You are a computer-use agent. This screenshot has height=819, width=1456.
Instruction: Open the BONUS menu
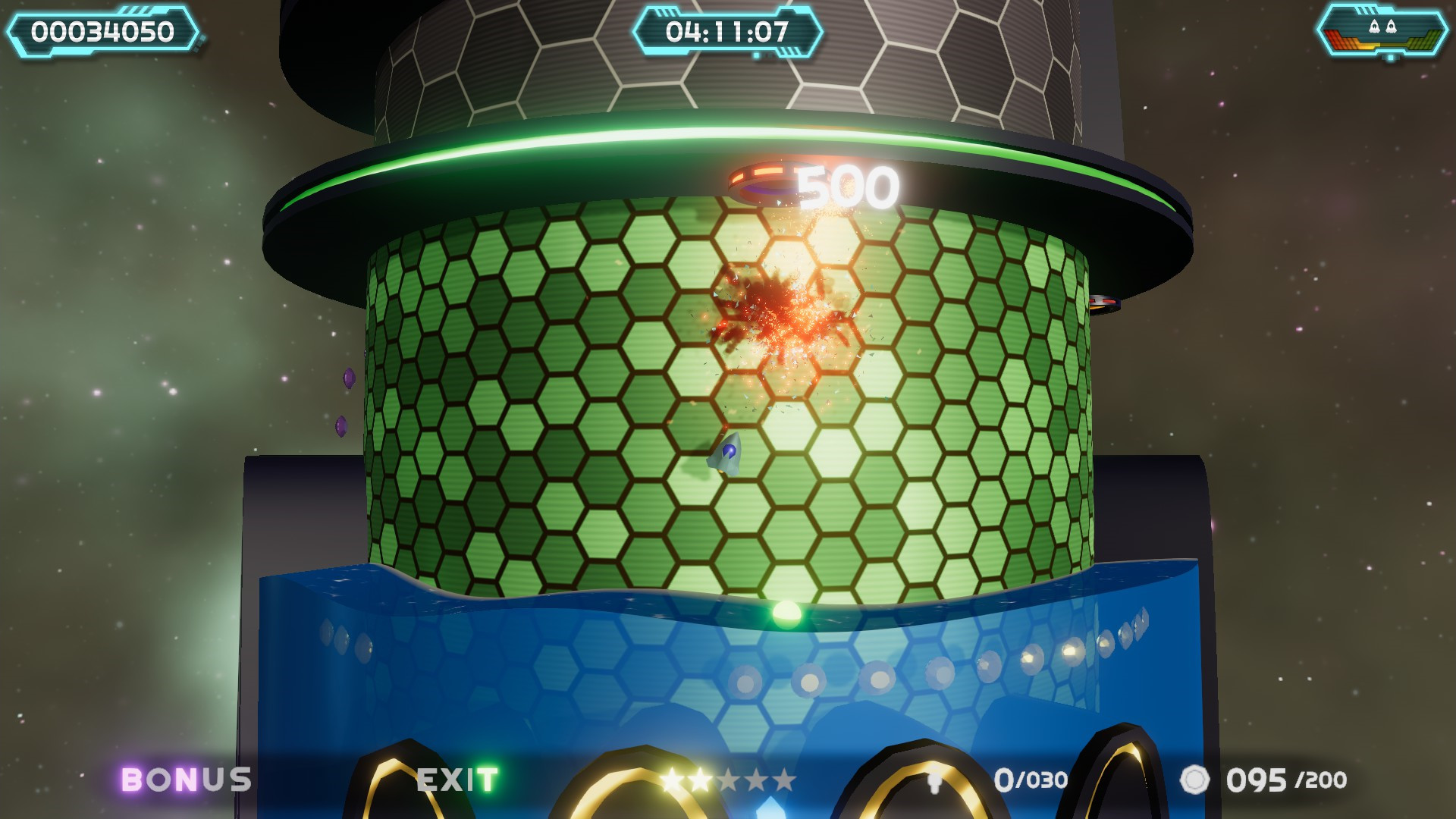pyautogui.click(x=184, y=778)
